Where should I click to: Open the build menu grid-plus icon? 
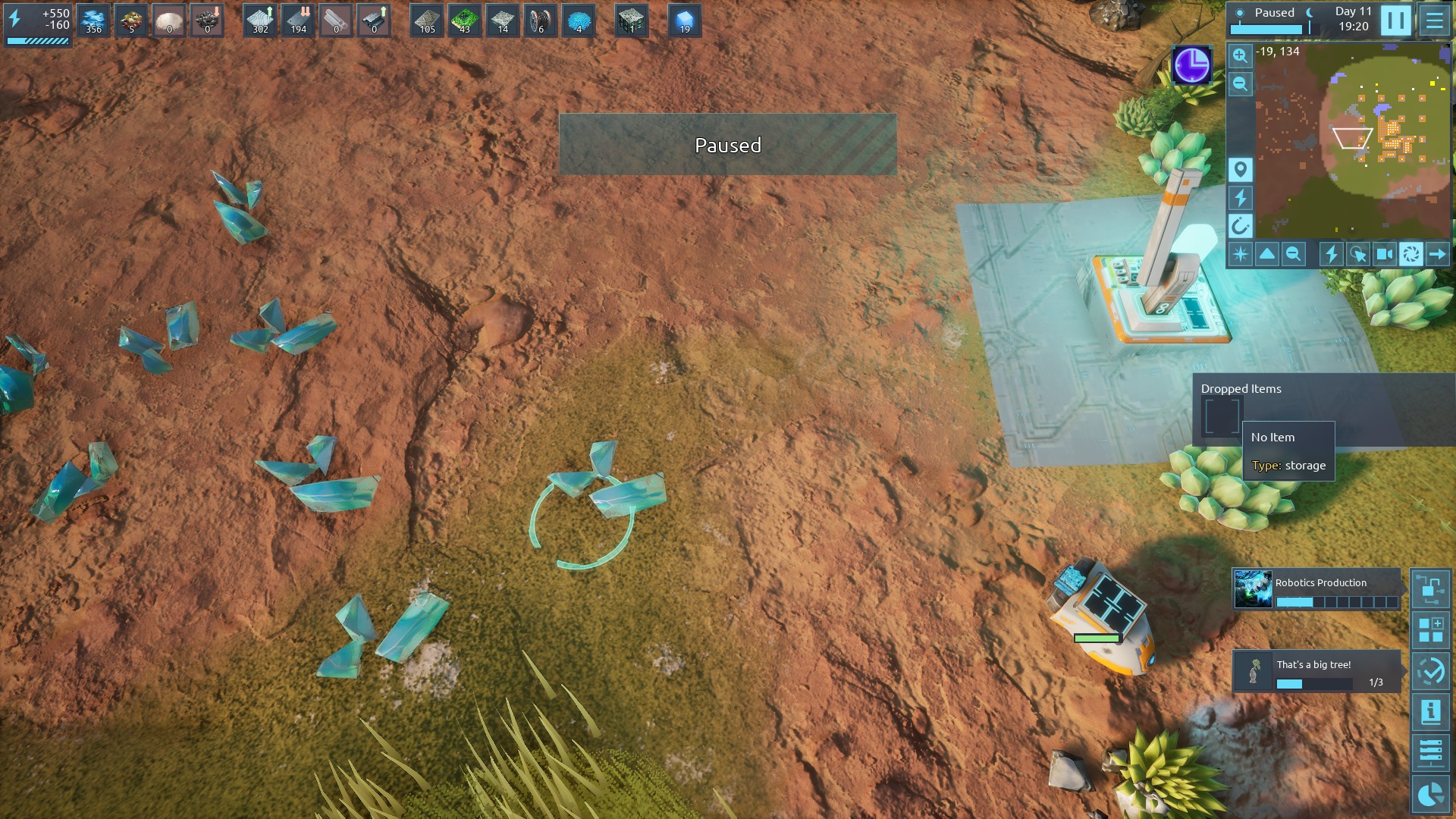[1430, 630]
